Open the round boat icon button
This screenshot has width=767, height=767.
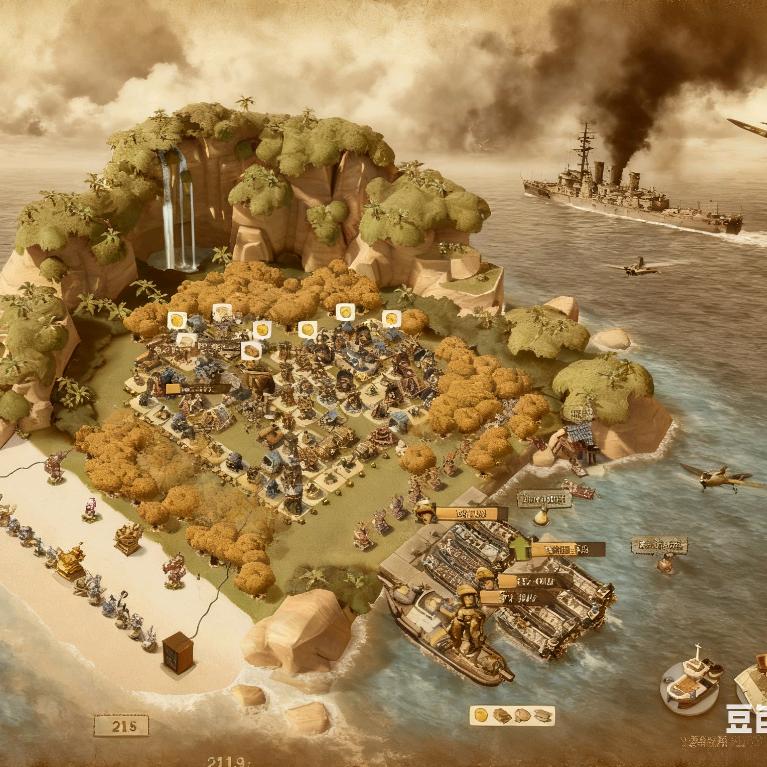tap(691, 683)
